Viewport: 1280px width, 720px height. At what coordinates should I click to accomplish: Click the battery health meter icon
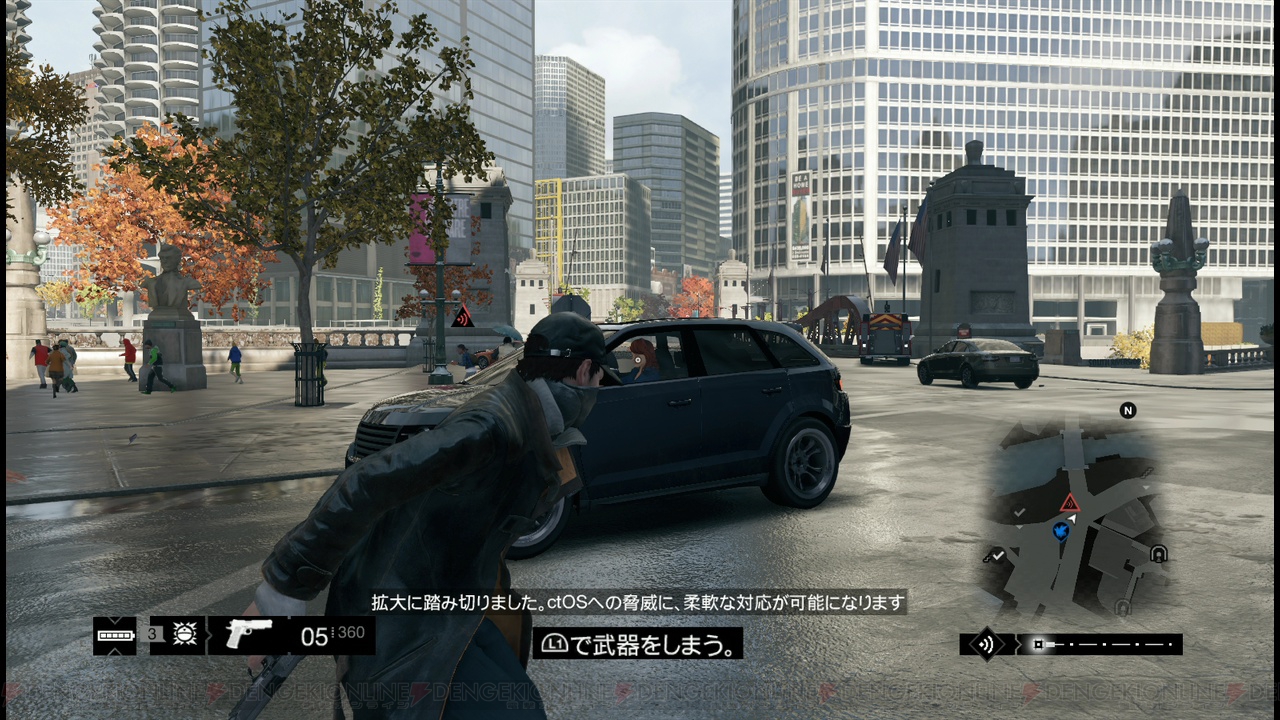point(115,634)
